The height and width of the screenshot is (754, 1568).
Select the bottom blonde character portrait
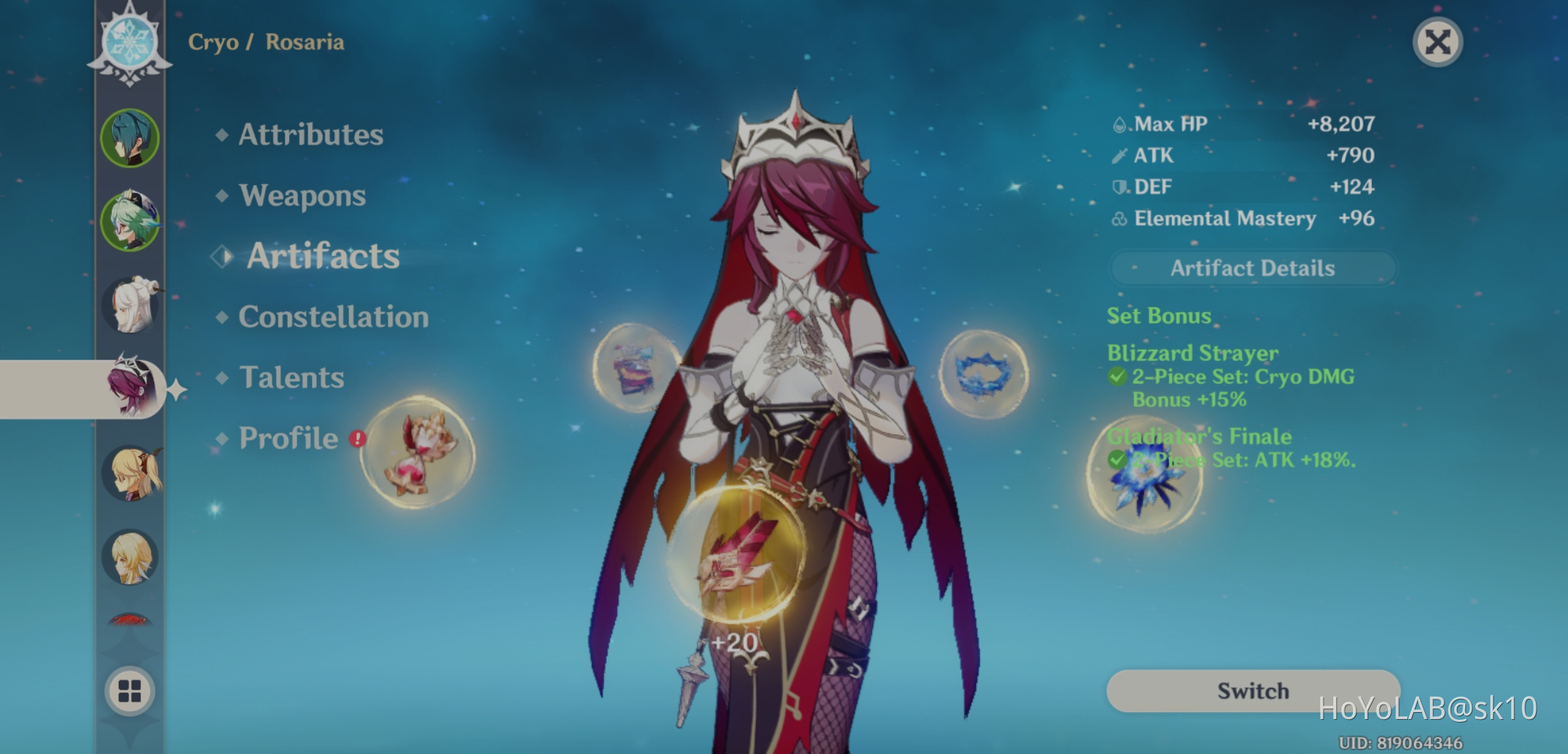130,559
